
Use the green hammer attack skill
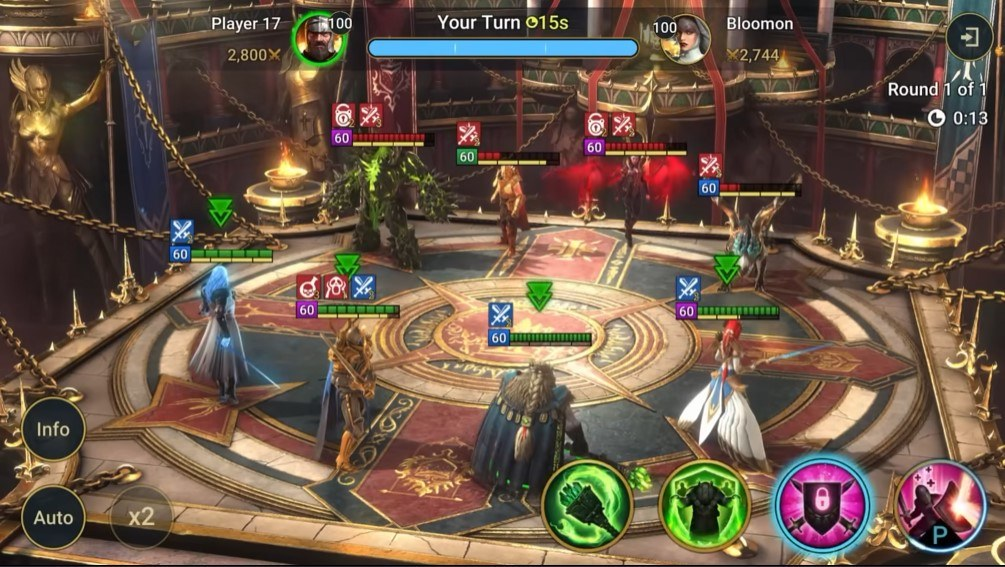[x=588, y=505]
